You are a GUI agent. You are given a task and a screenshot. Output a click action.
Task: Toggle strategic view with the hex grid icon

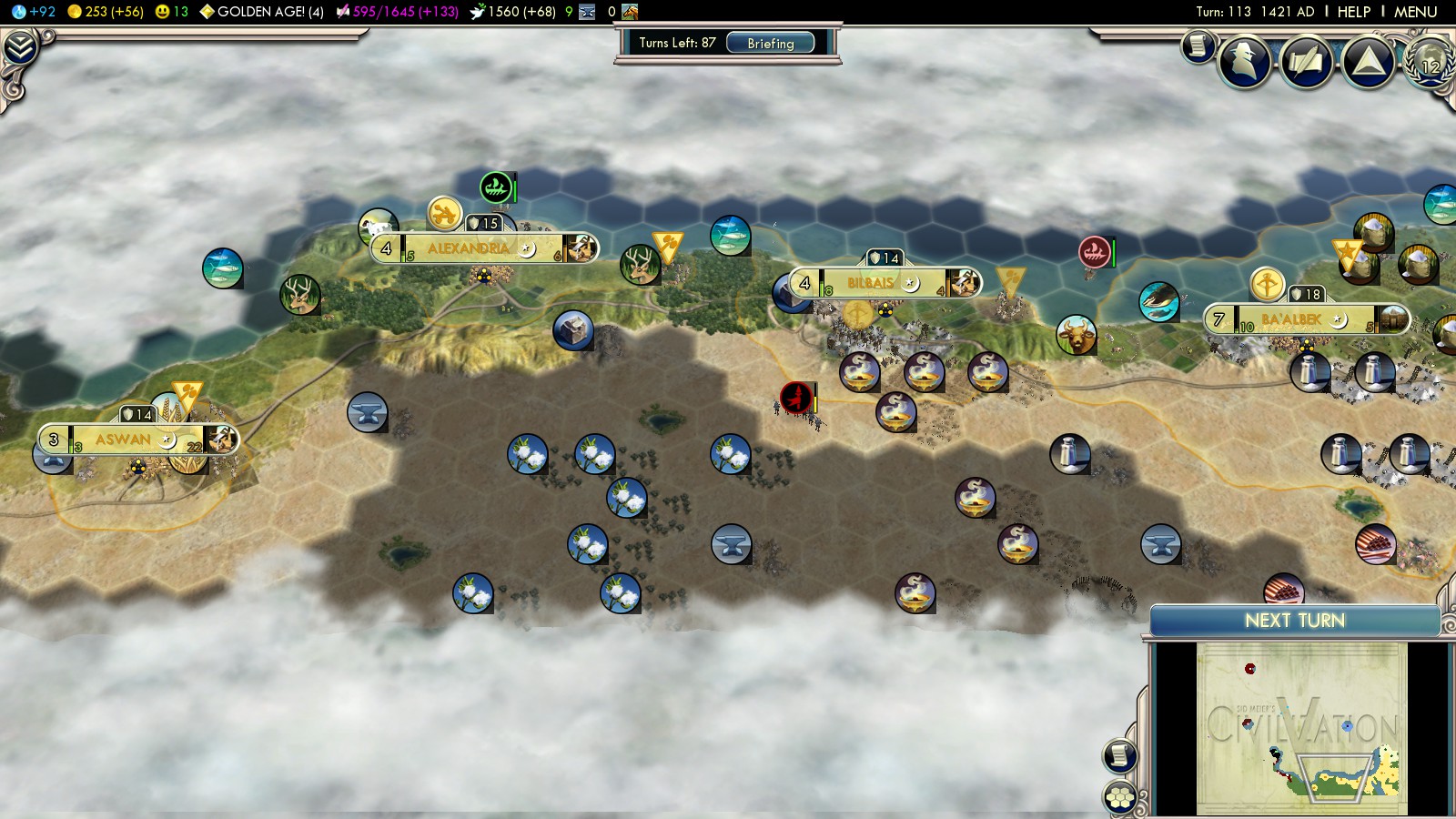click(1120, 798)
